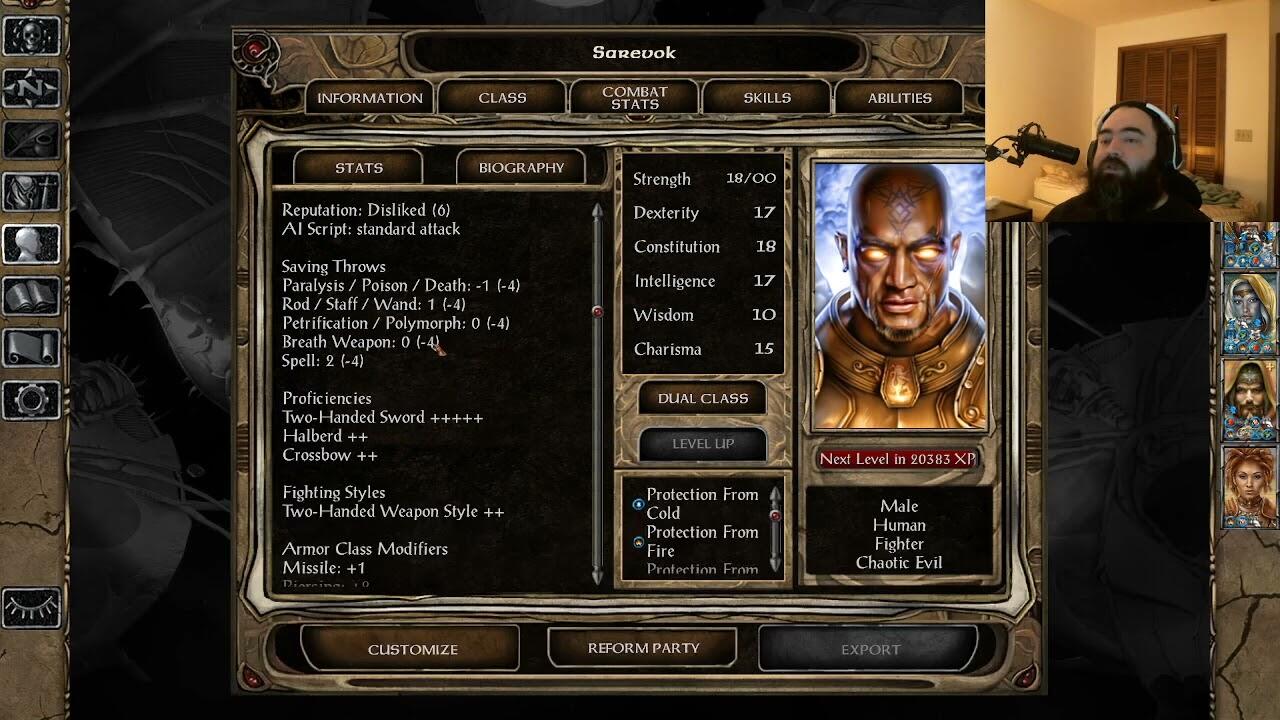Switch to the Abilities tab
This screenshot has height=720, width=1280.
click(899, 98)
